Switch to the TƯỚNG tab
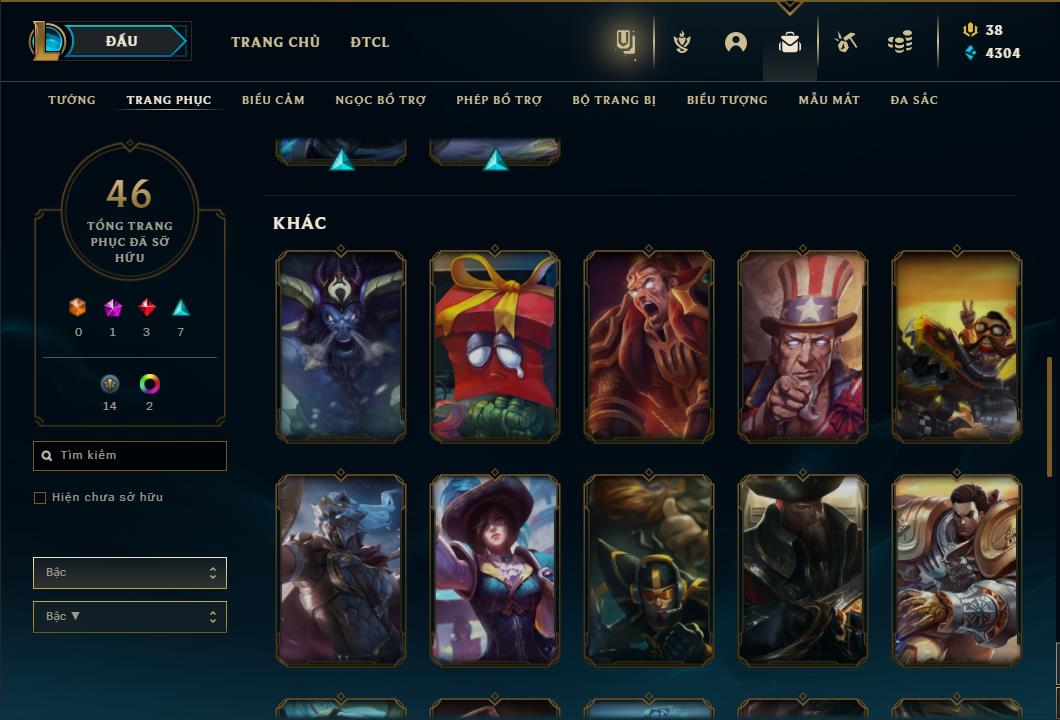The image size is (1060, 720). tap(72, 100)
